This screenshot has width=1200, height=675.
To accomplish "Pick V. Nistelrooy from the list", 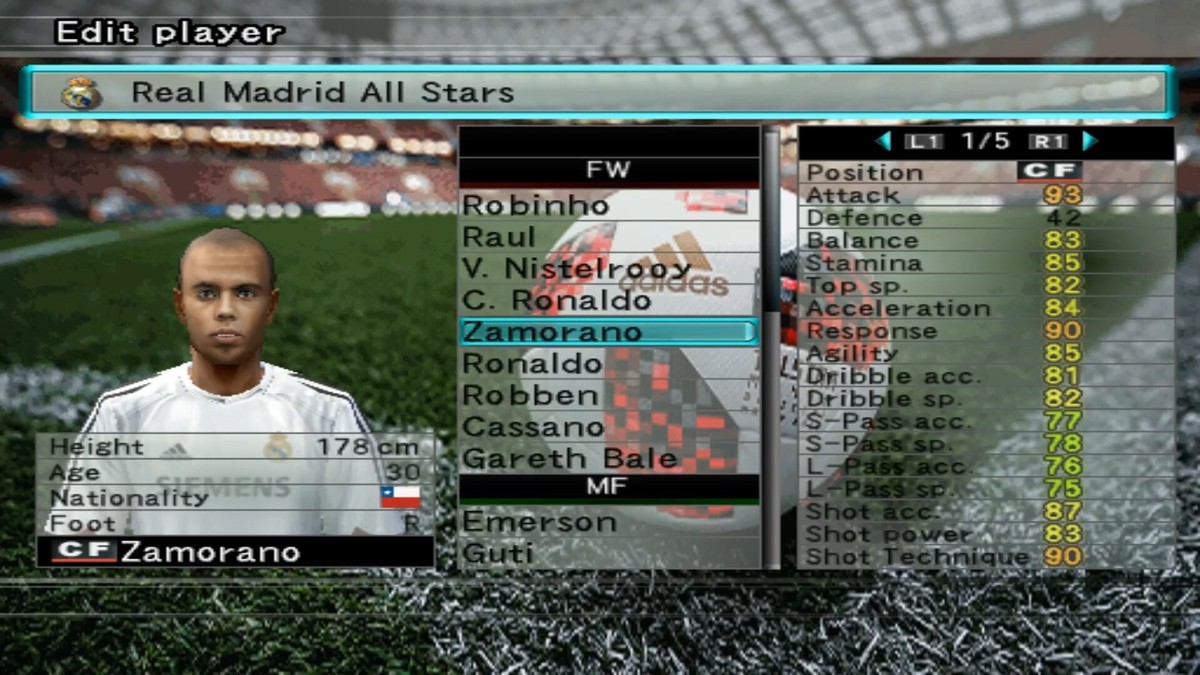I will coord(578,269).
